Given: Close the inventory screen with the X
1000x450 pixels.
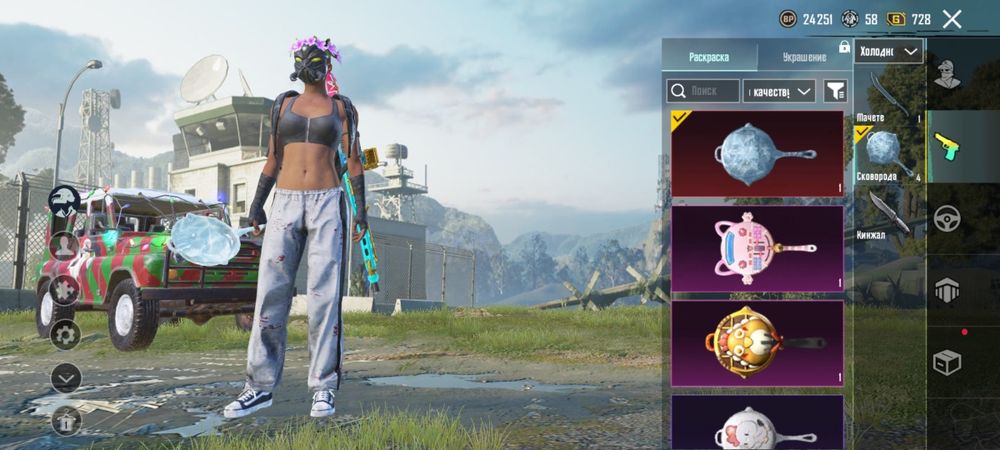Looking at the screenshot, I should pyautogui.click(x=952, y=19).
